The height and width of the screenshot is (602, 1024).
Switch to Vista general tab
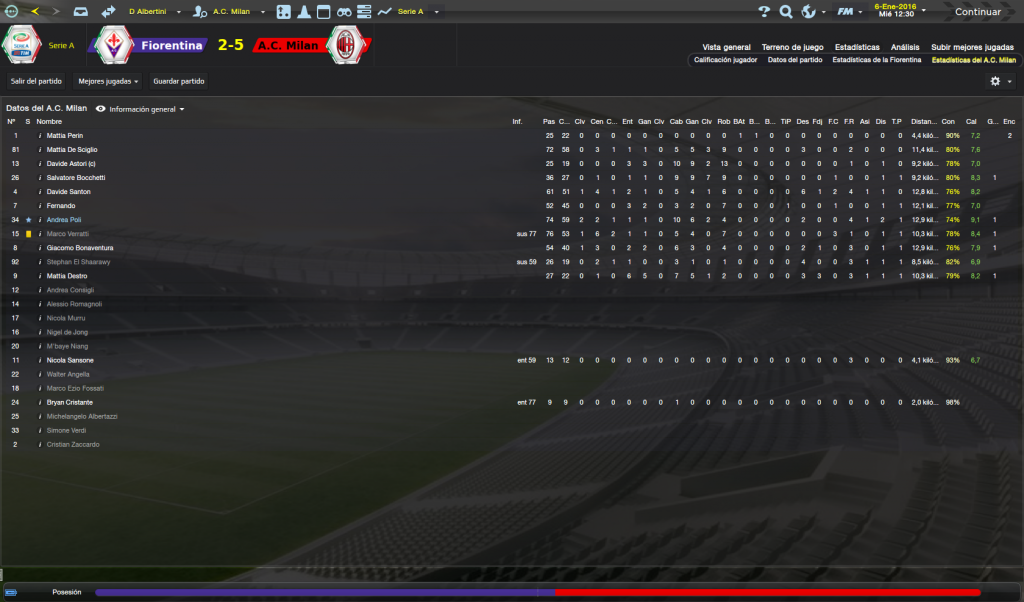(x=726, y=47)
